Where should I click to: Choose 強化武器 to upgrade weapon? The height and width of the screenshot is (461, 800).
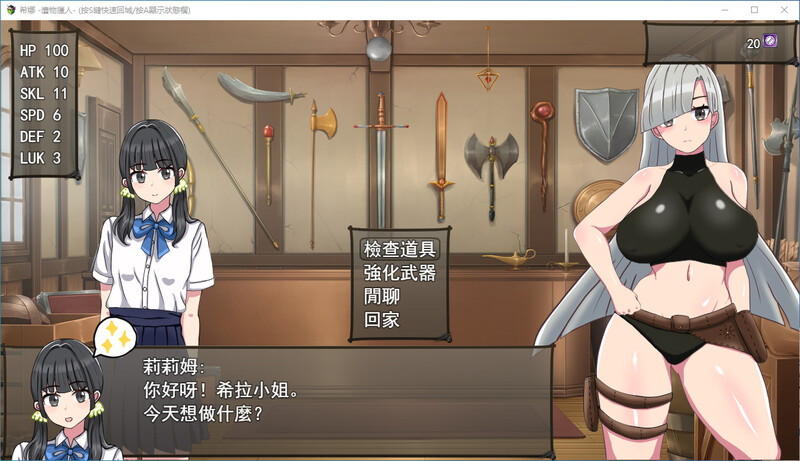point(399,273)
